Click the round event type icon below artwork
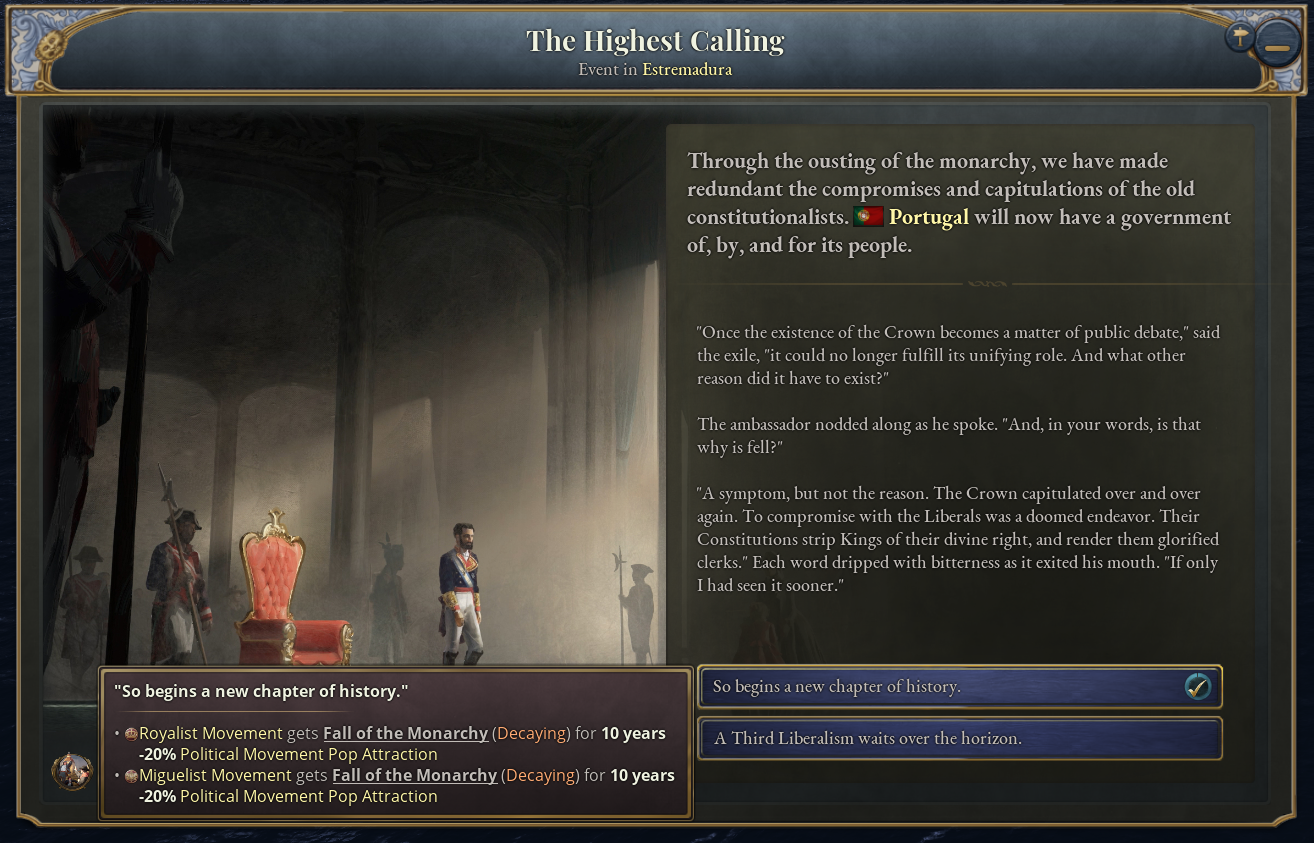 coord(72,771)
